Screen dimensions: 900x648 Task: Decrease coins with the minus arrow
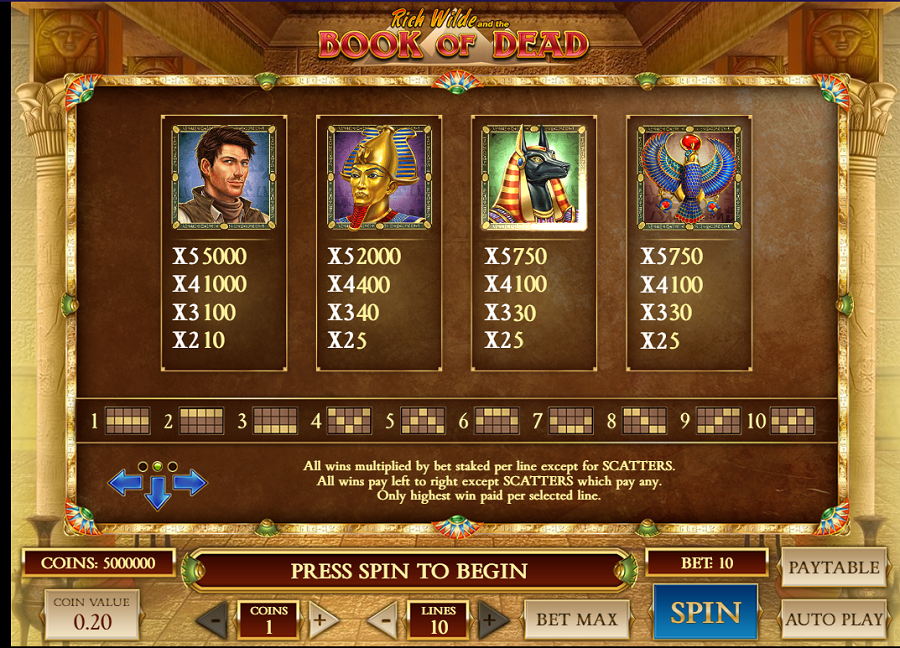211,620
